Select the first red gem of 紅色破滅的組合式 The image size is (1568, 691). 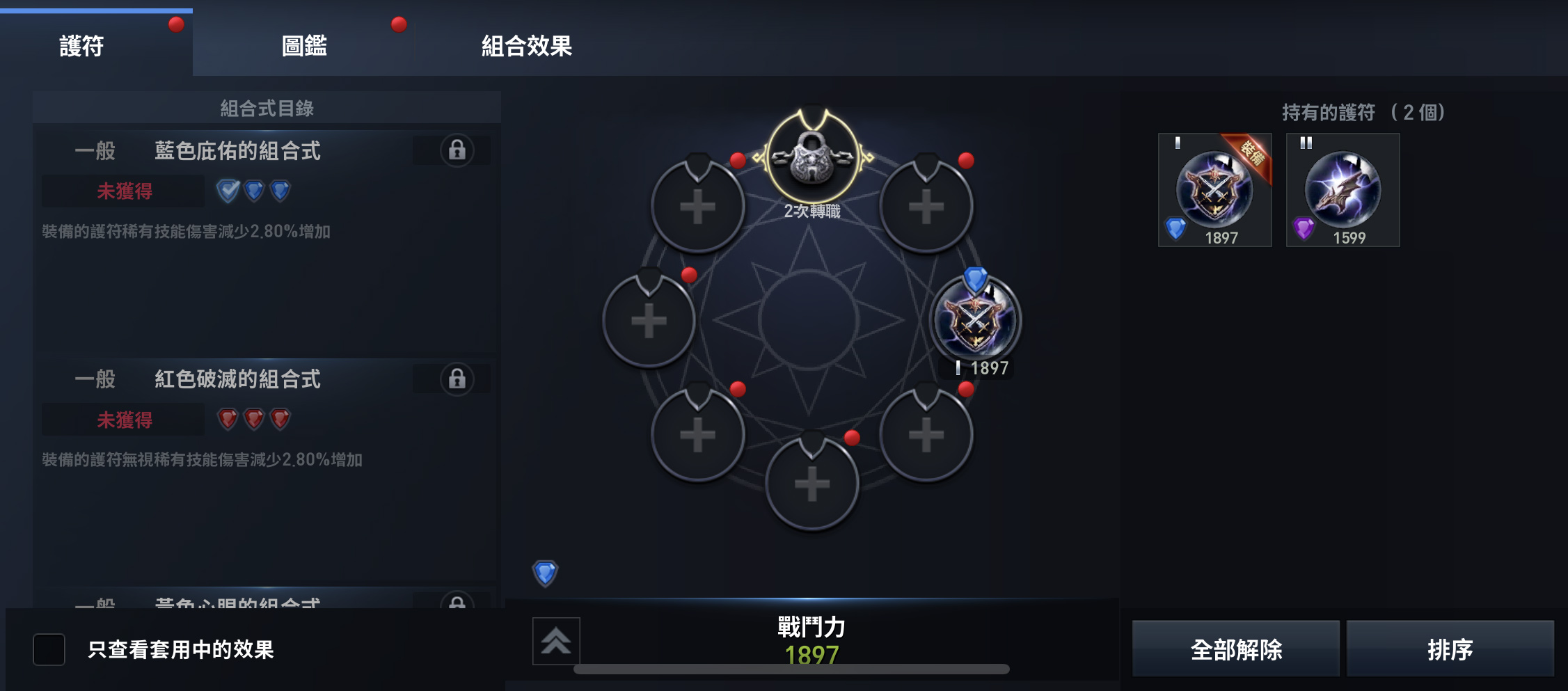pos(226,420)
